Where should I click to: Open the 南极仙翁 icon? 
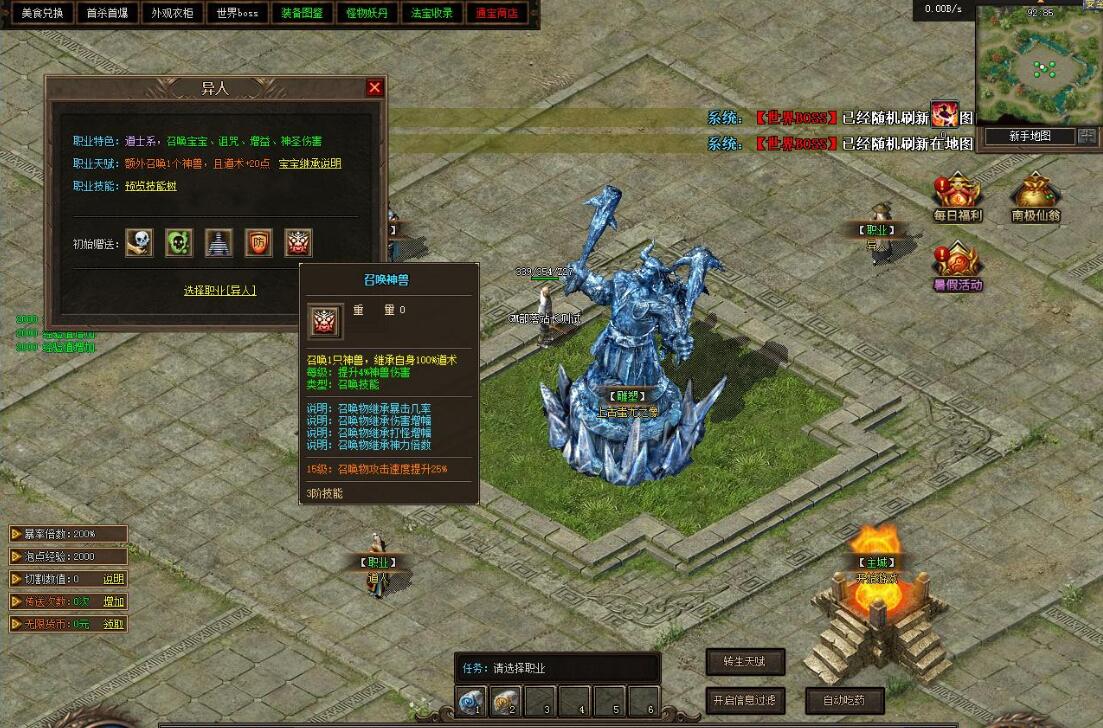[1035, 197]
